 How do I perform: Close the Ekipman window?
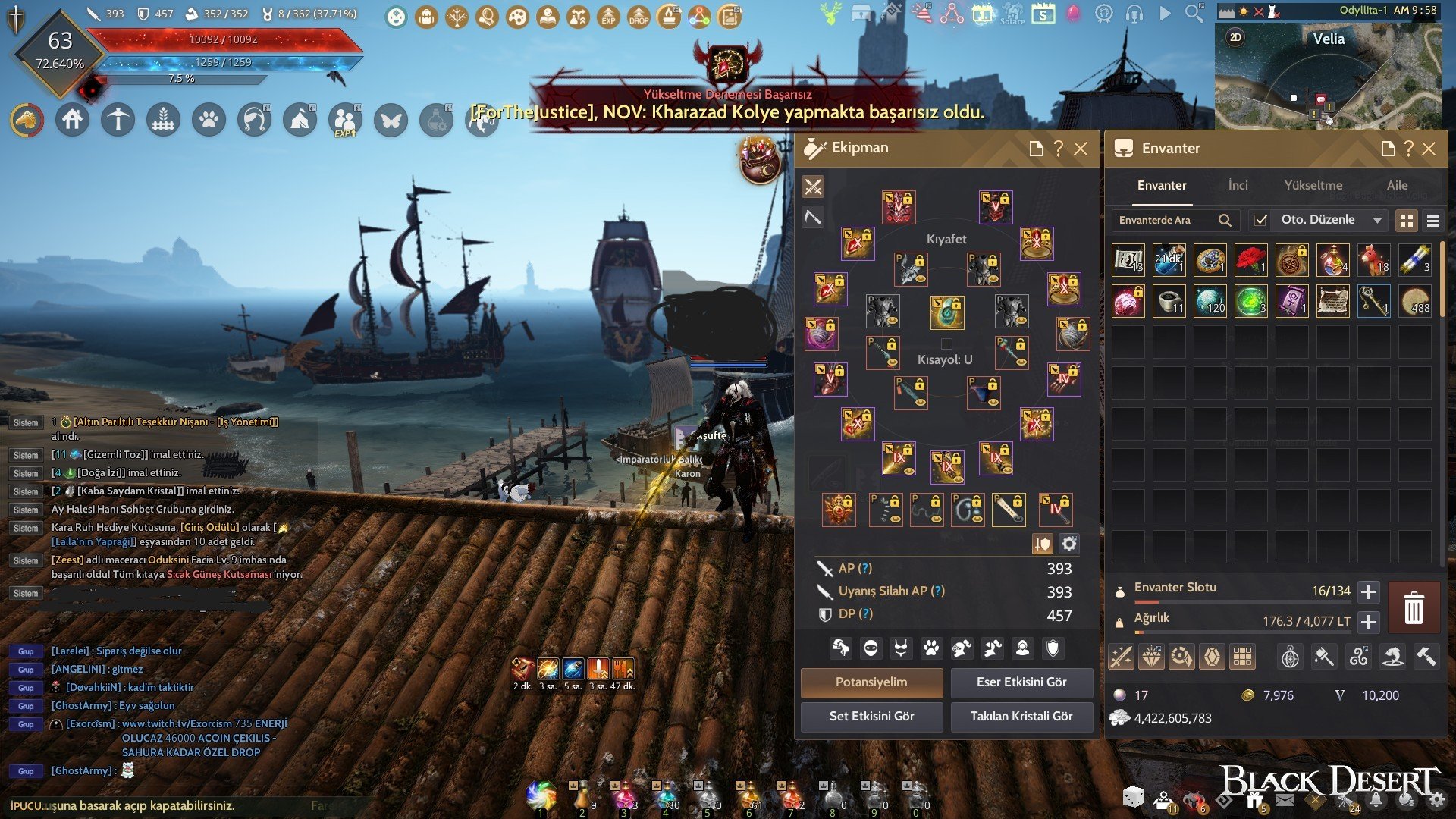coord(1081,149)
